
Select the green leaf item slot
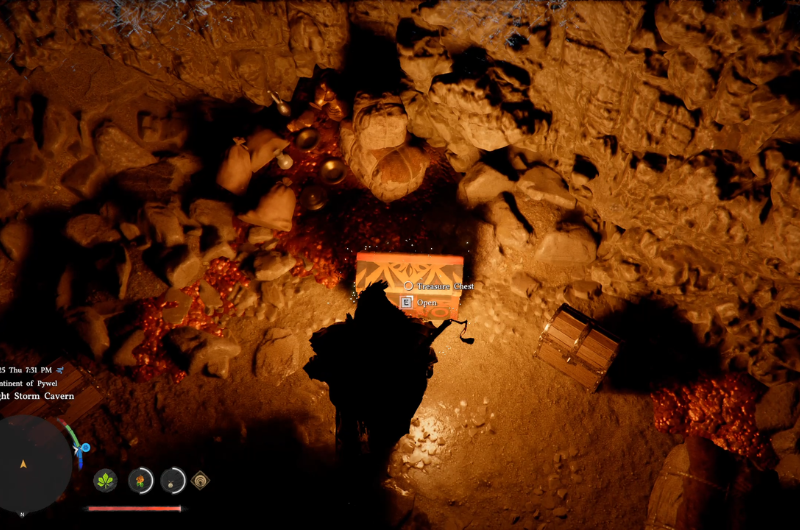coord(105,481)
